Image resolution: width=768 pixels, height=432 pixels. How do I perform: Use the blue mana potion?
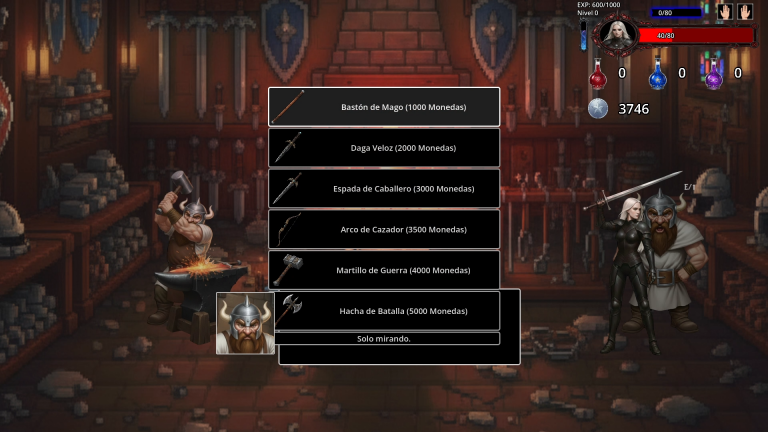point(658,74)
